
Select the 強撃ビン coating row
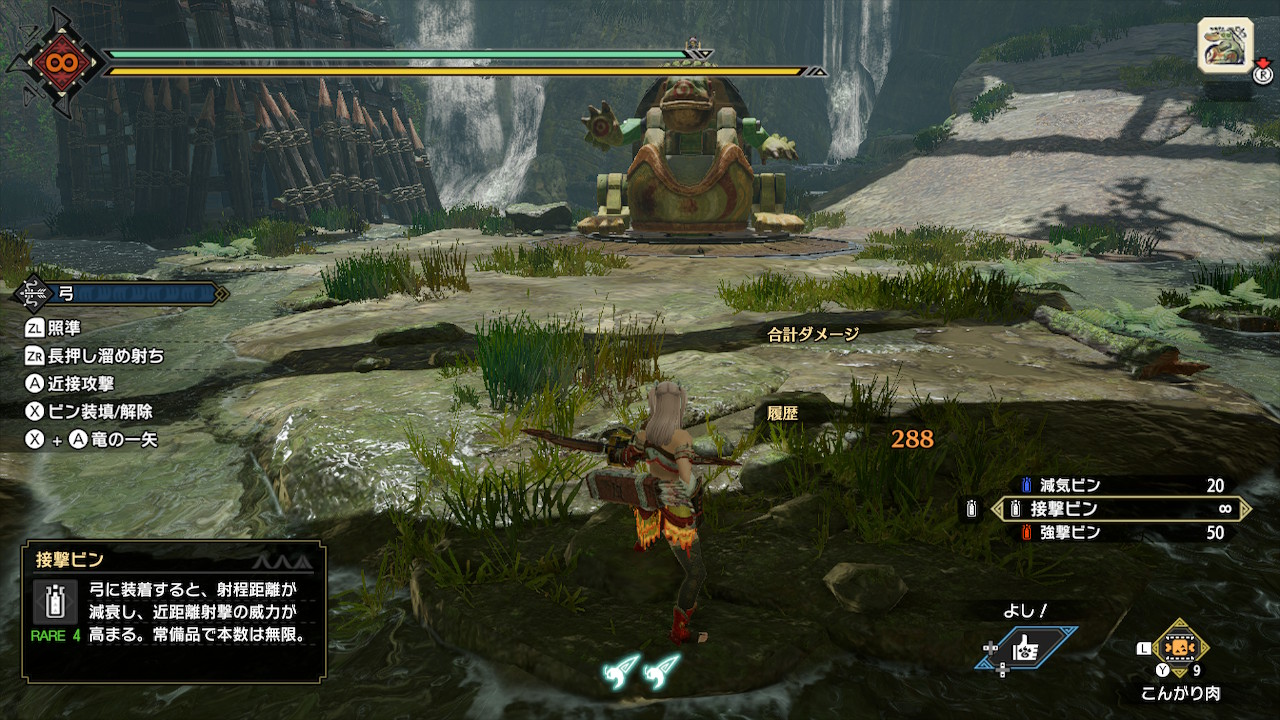coord(1120,533)
